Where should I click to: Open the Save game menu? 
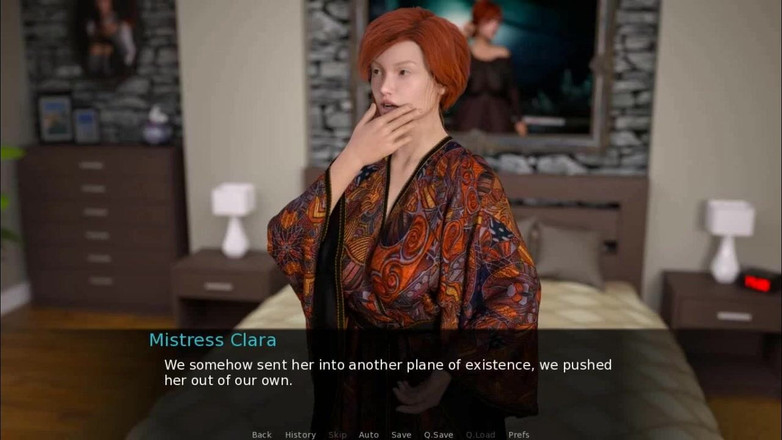tap(401, 435)
